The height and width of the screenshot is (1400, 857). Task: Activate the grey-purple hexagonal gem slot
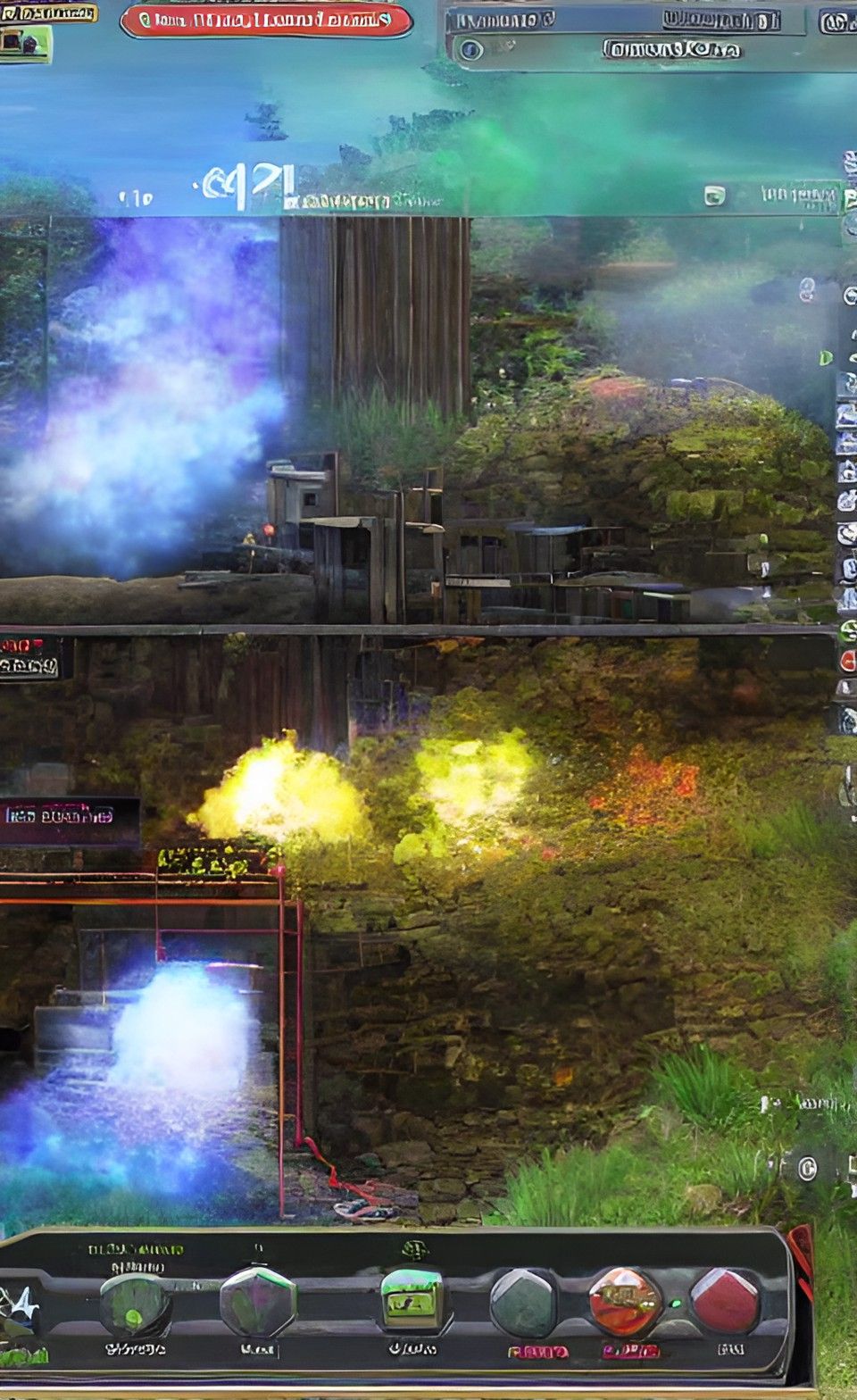coord(257,1302)
